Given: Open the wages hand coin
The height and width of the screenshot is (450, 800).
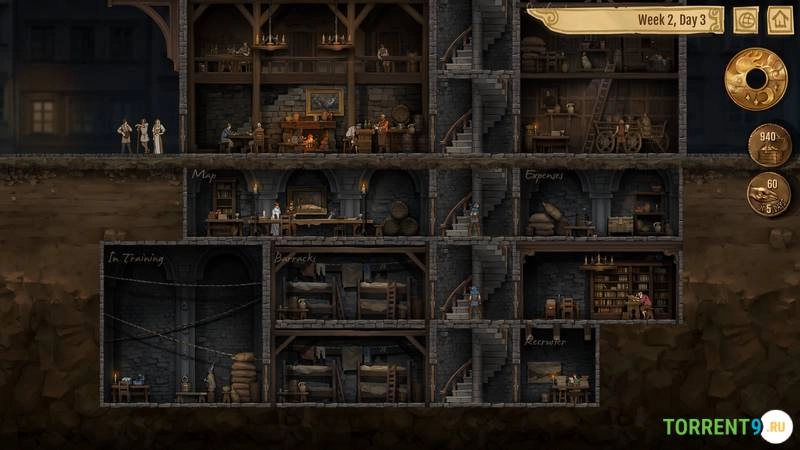Looking at the screenshot, I should 769,193.
